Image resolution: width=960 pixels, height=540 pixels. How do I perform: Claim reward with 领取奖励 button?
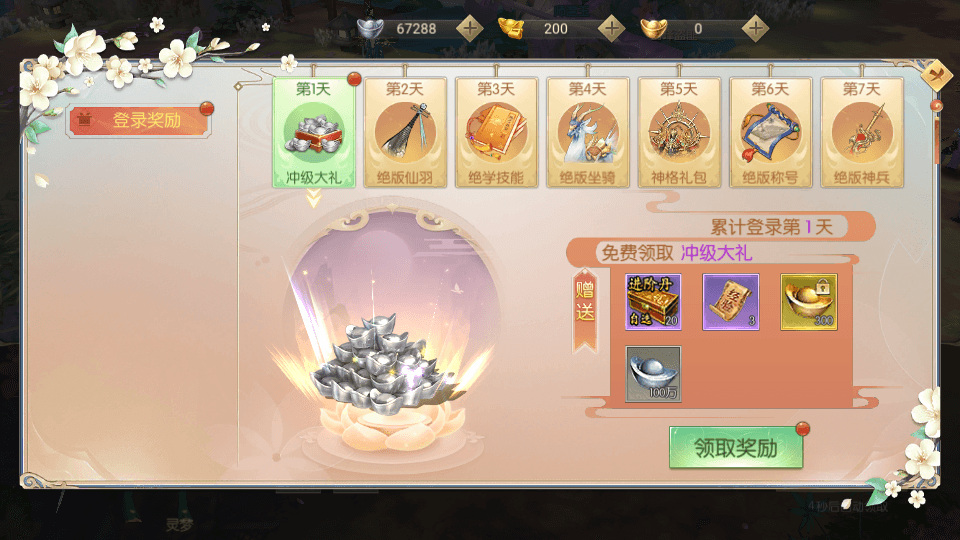[736, 448]
